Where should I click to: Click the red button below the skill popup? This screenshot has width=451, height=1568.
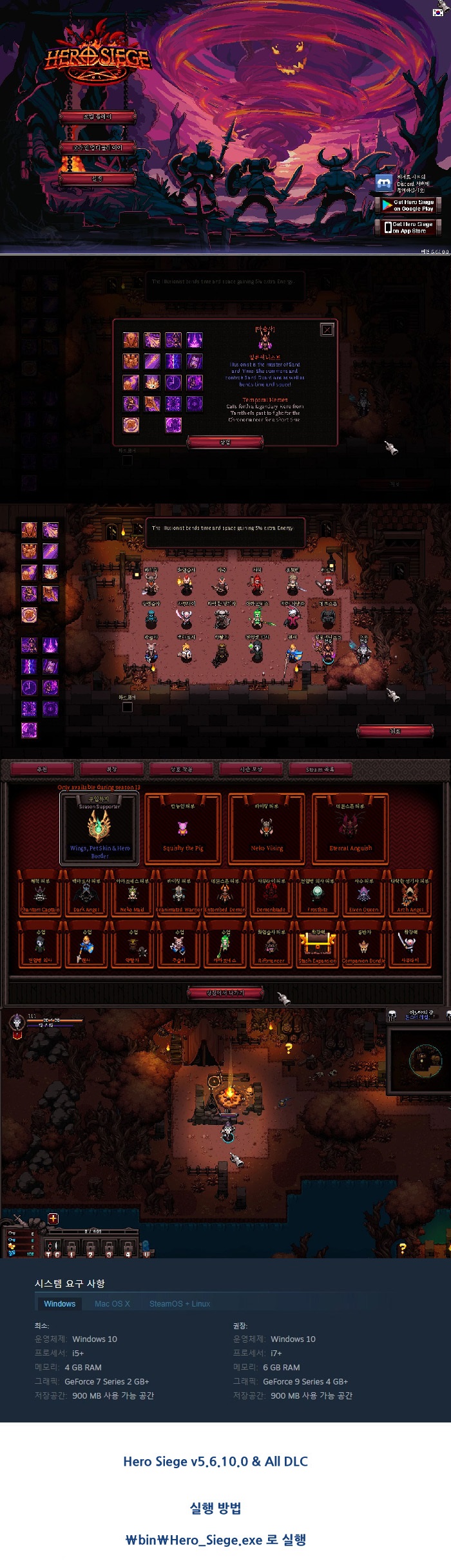click(x=225, y=442)
